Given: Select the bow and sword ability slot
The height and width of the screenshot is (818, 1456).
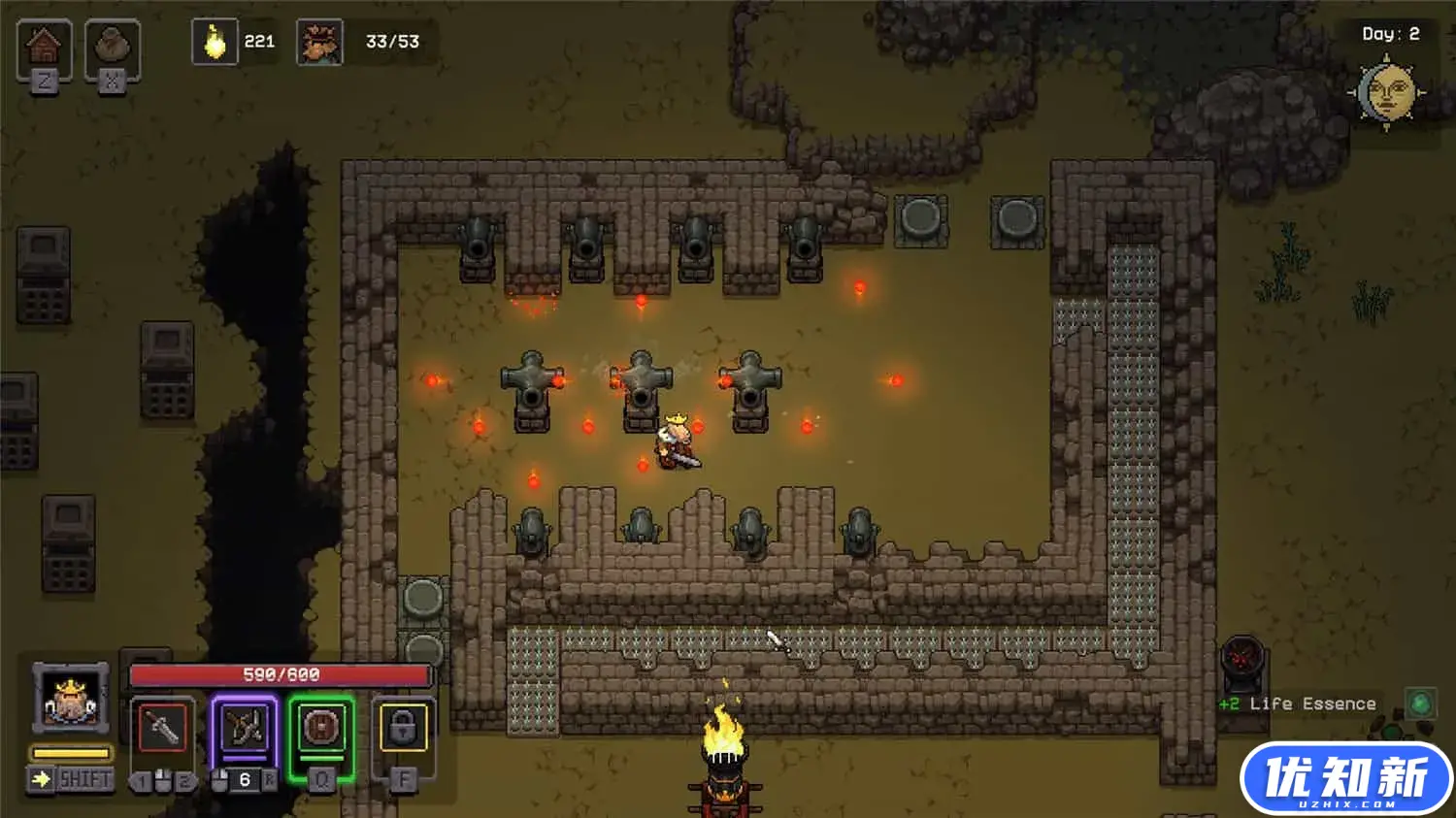Looking at the screenshot, I should click(244, 728).
